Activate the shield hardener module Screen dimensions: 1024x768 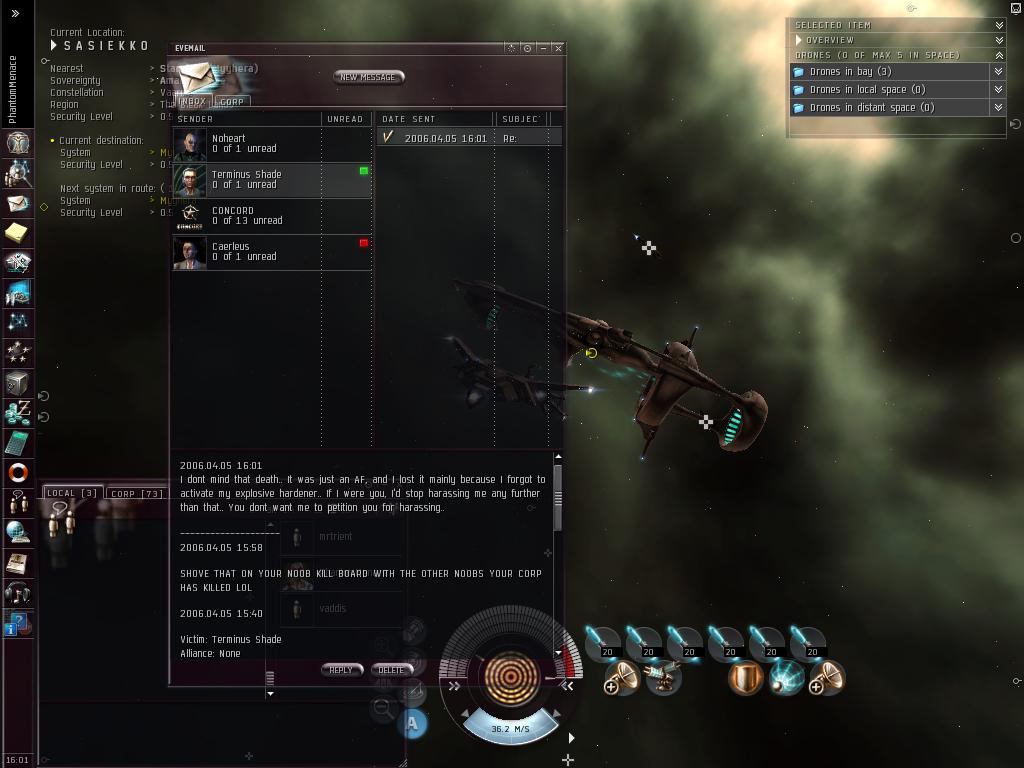pos(745,678)
